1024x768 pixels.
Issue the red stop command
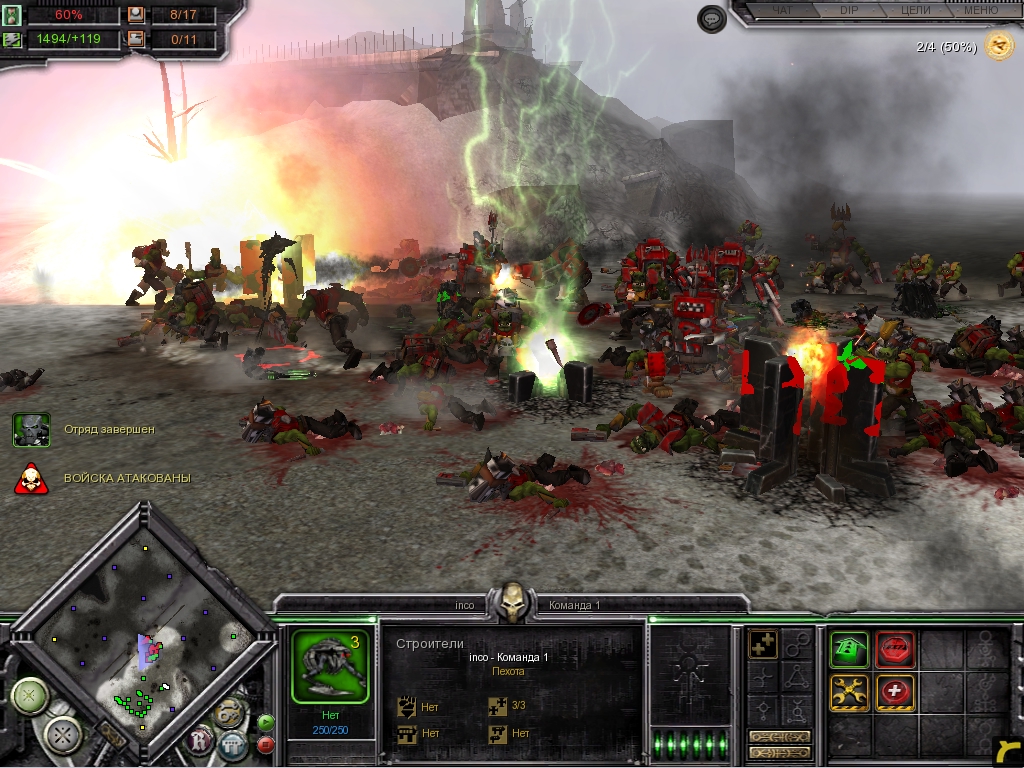[895, 650]
